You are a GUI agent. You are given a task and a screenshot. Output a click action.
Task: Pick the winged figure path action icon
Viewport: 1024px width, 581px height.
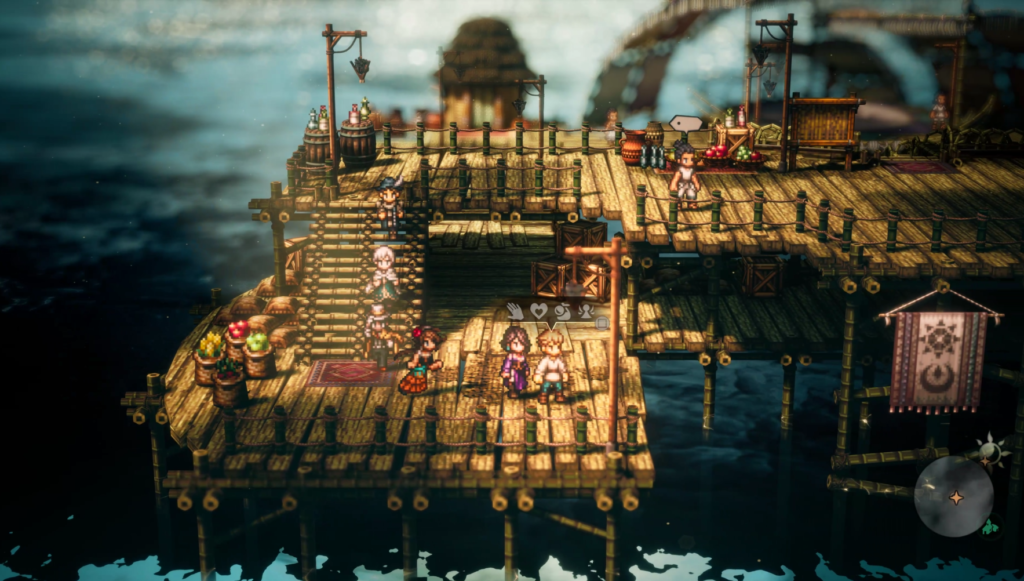(x=586, y=311)
